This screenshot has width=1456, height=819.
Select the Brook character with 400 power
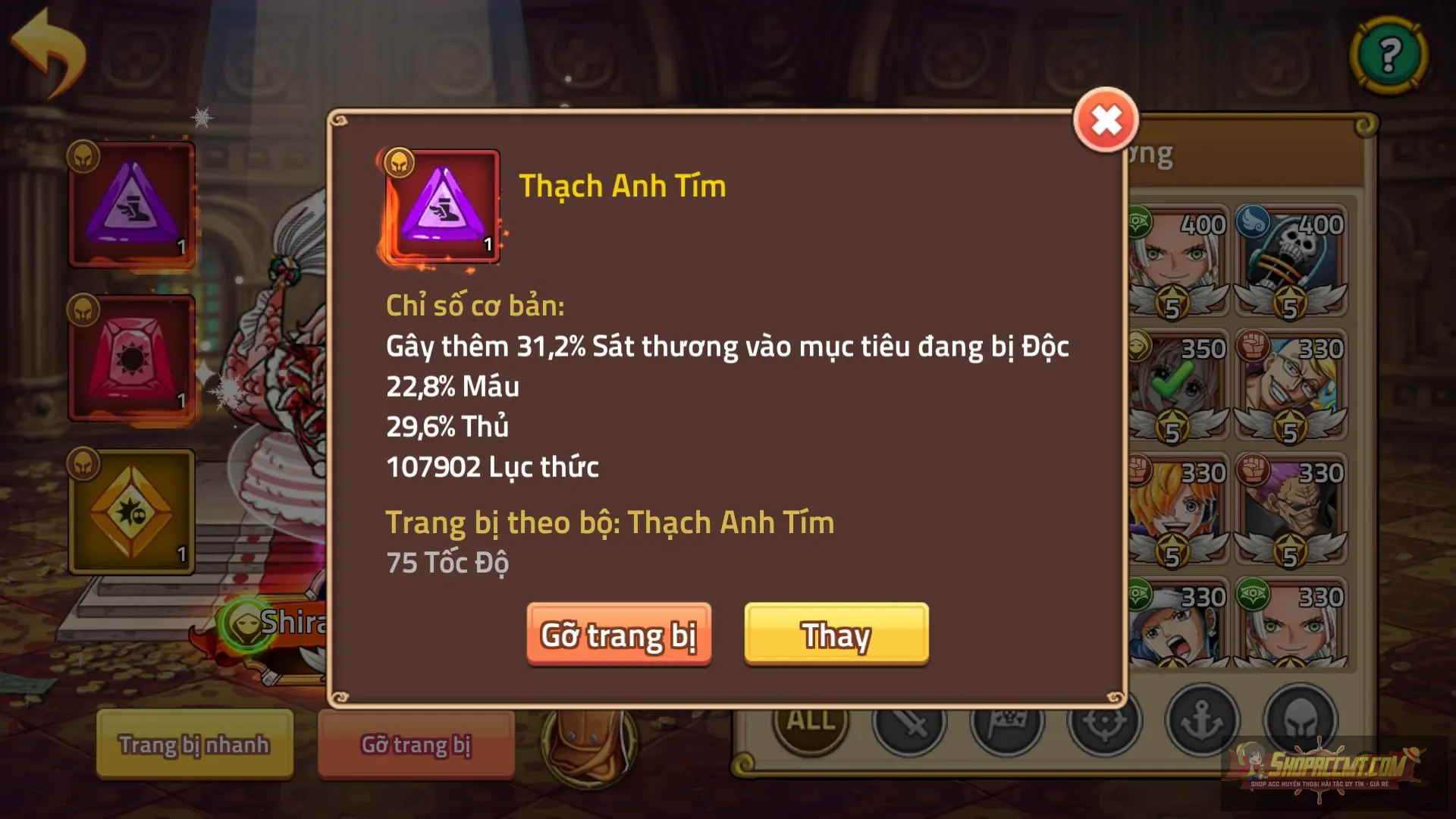pos(1289,258)
